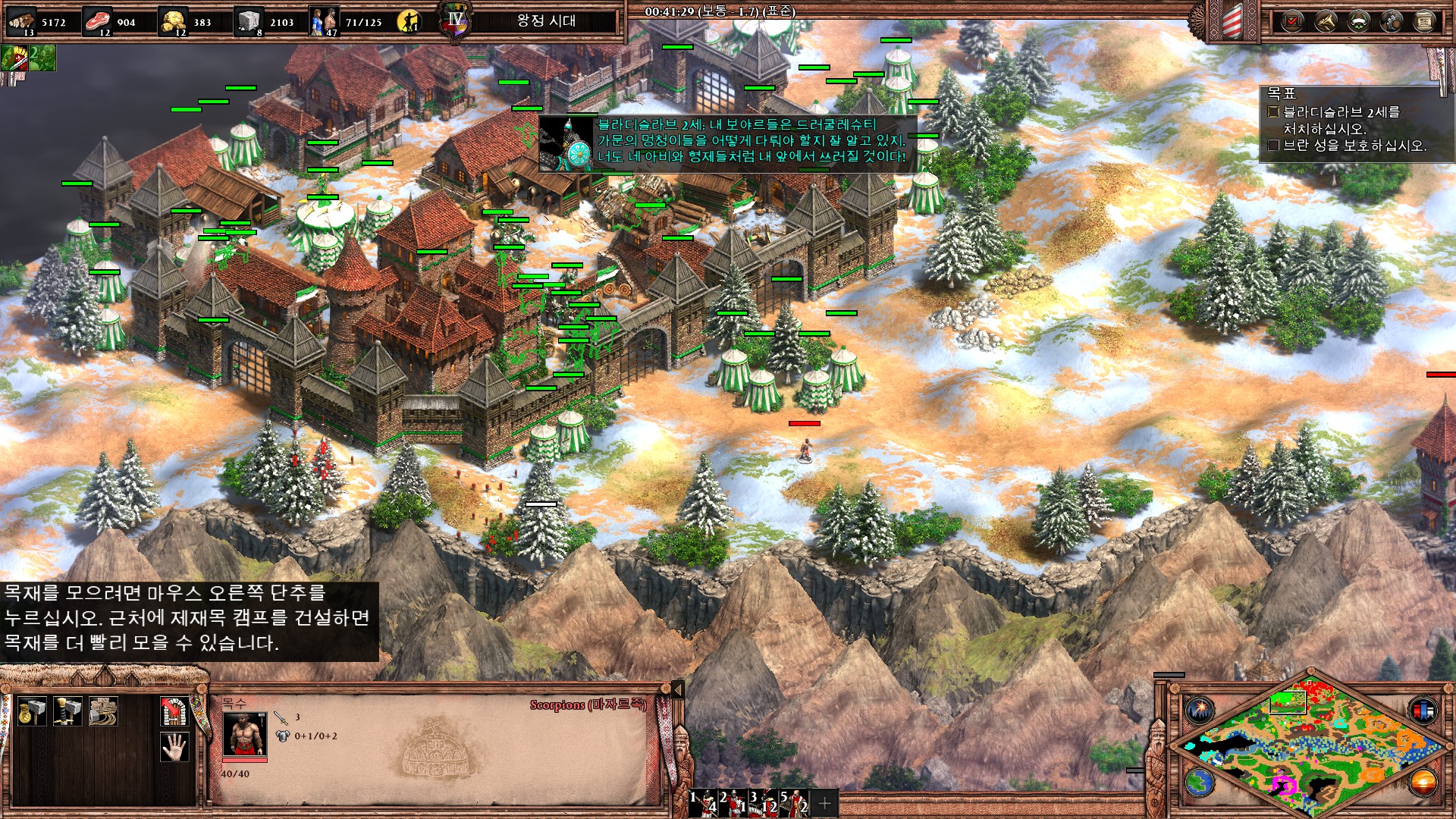The width and height of the screenshot is (1456, 819).
Task: Open the main menu scroll button
Action: click(1424, 21)
